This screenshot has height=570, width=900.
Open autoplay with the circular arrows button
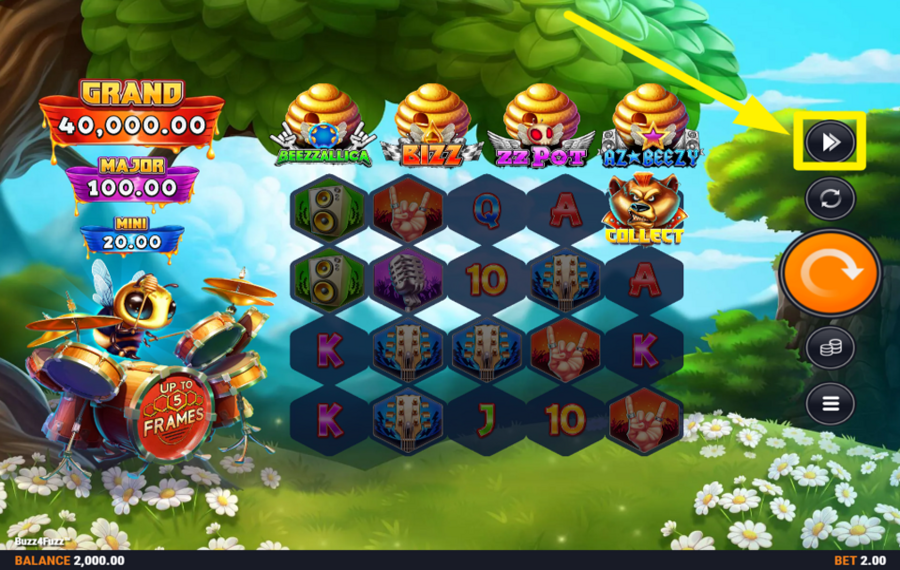(x=830, y=198)
